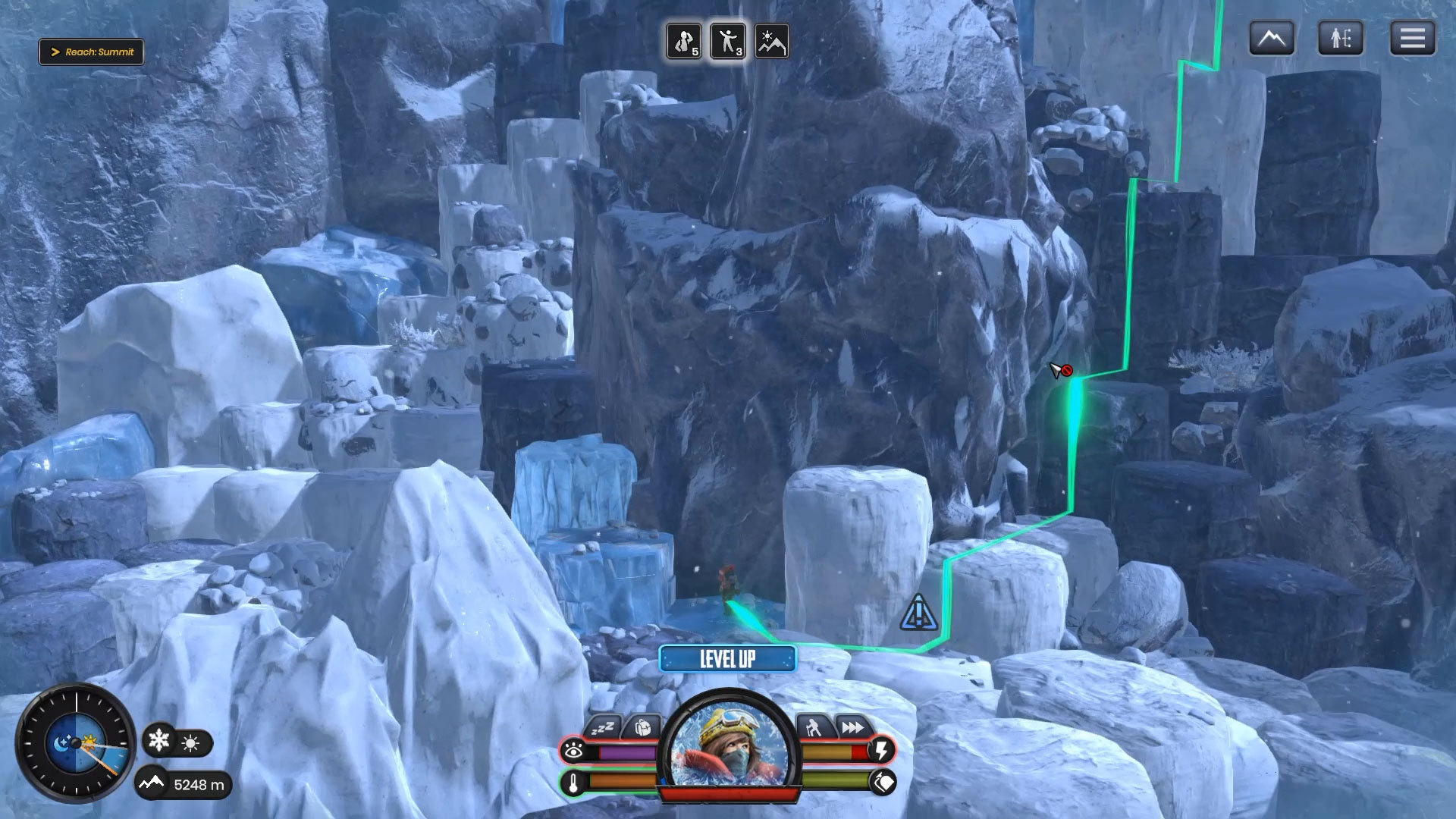Select the drinking figure status icon

tap(684, 41)
